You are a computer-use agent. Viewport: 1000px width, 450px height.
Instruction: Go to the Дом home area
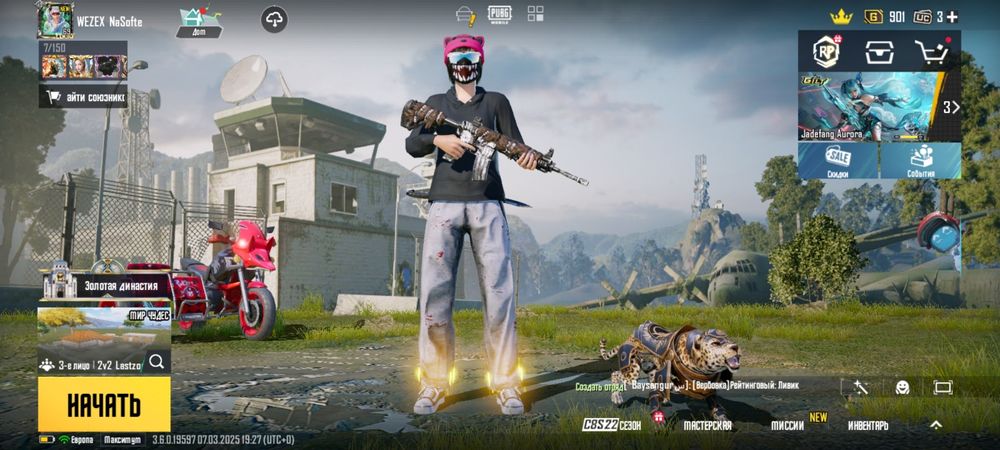(x=199, y=21)
